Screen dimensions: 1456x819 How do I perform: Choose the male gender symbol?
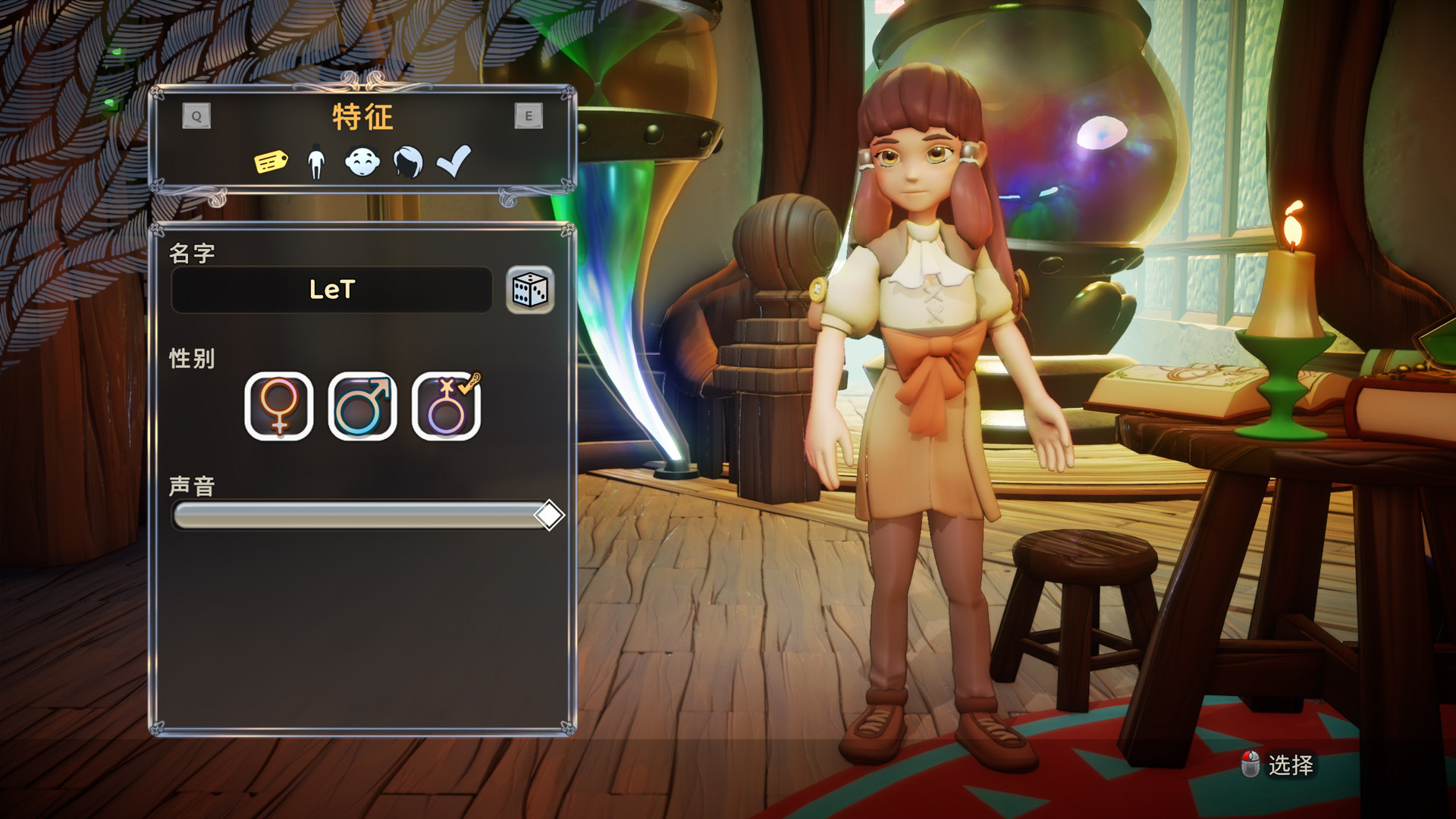point(362,406)
